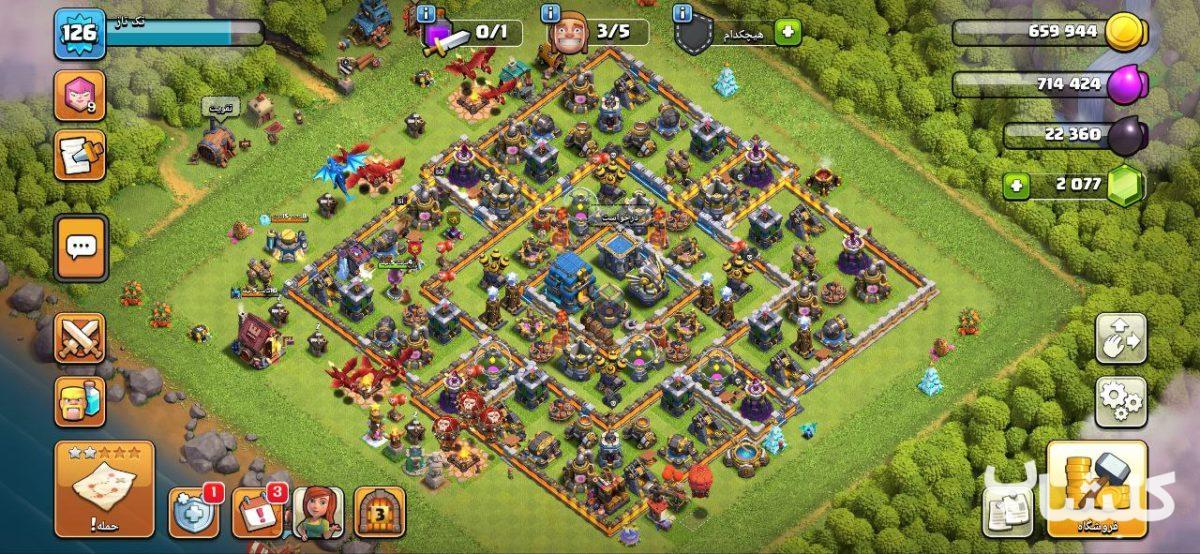Image resolution: width=1200 pixels, height=554 pixels.
Task: Show info for the 3/5 builders counter
Action: tap(550, 13)
